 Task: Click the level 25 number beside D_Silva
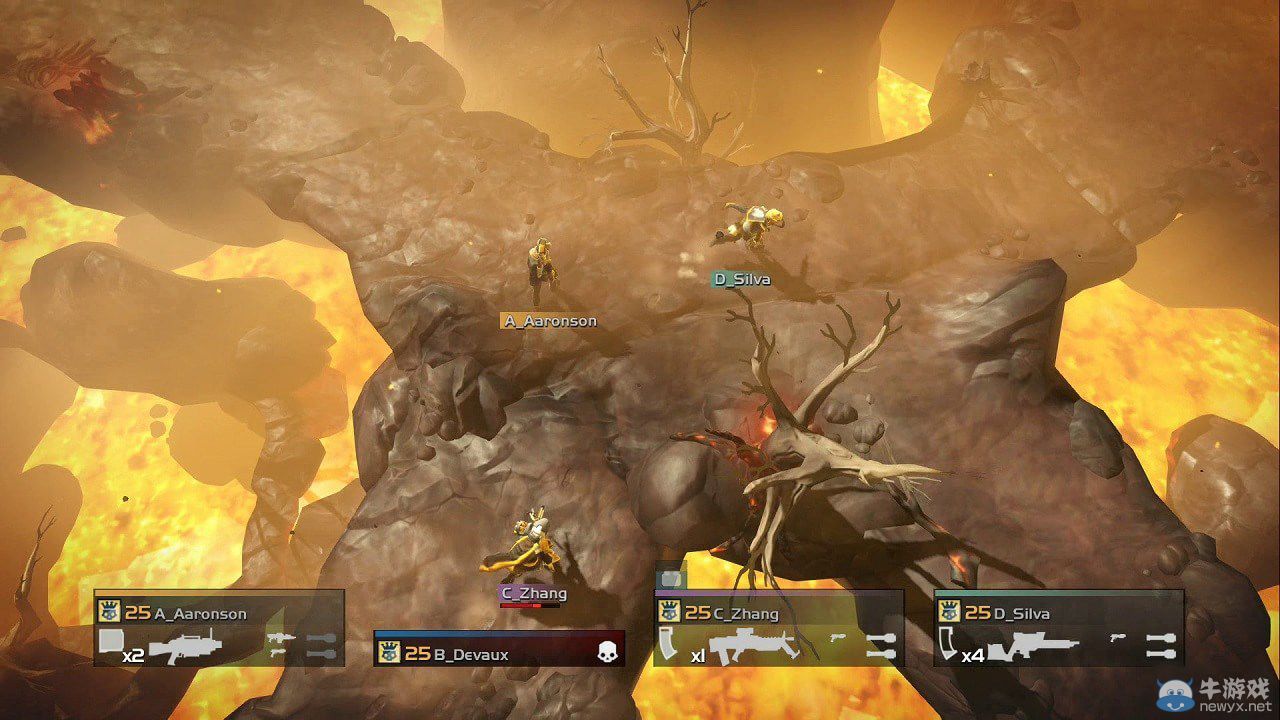coord(978,613)
